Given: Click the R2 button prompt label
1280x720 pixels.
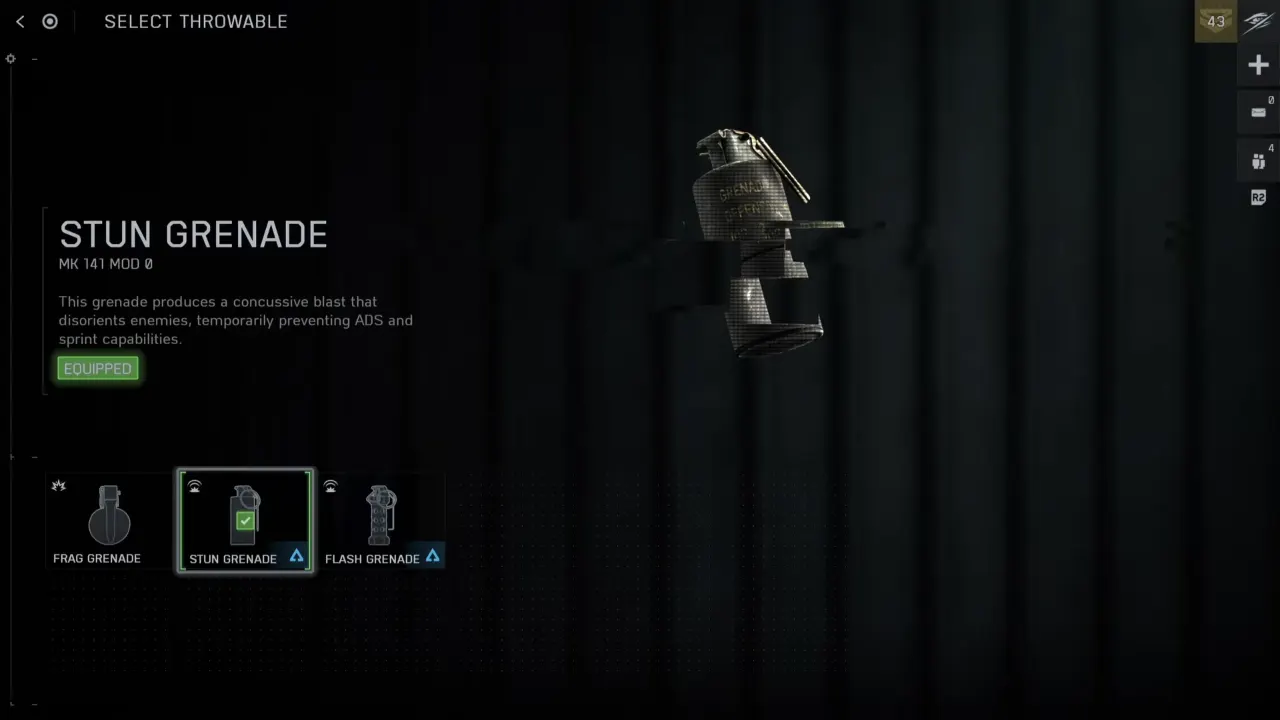Looking at the screenshot, I should coord(1258,197).
